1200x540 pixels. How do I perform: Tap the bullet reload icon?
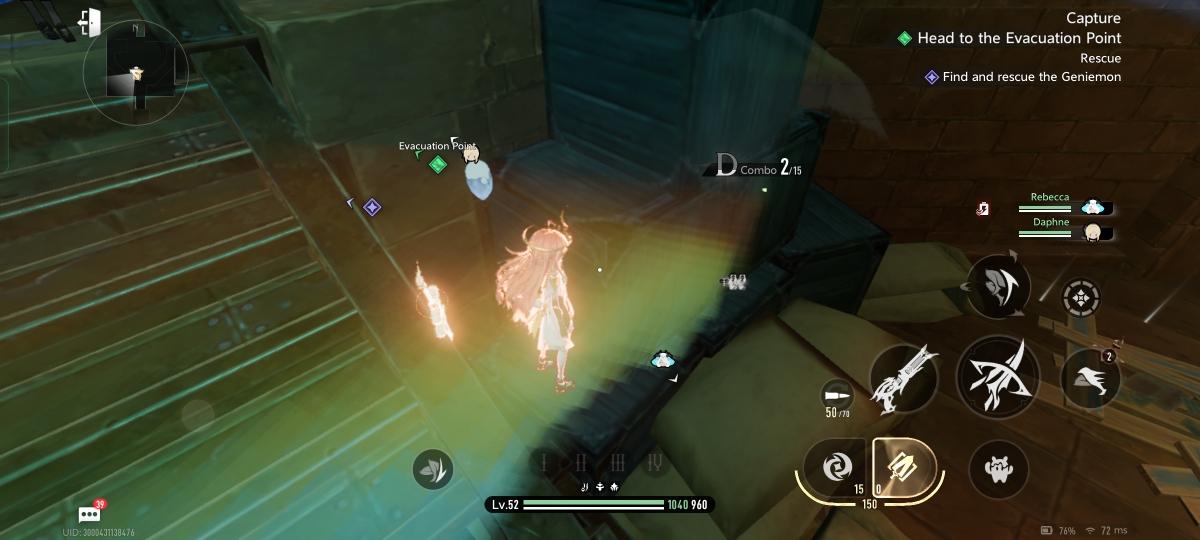tap(837, 394)
